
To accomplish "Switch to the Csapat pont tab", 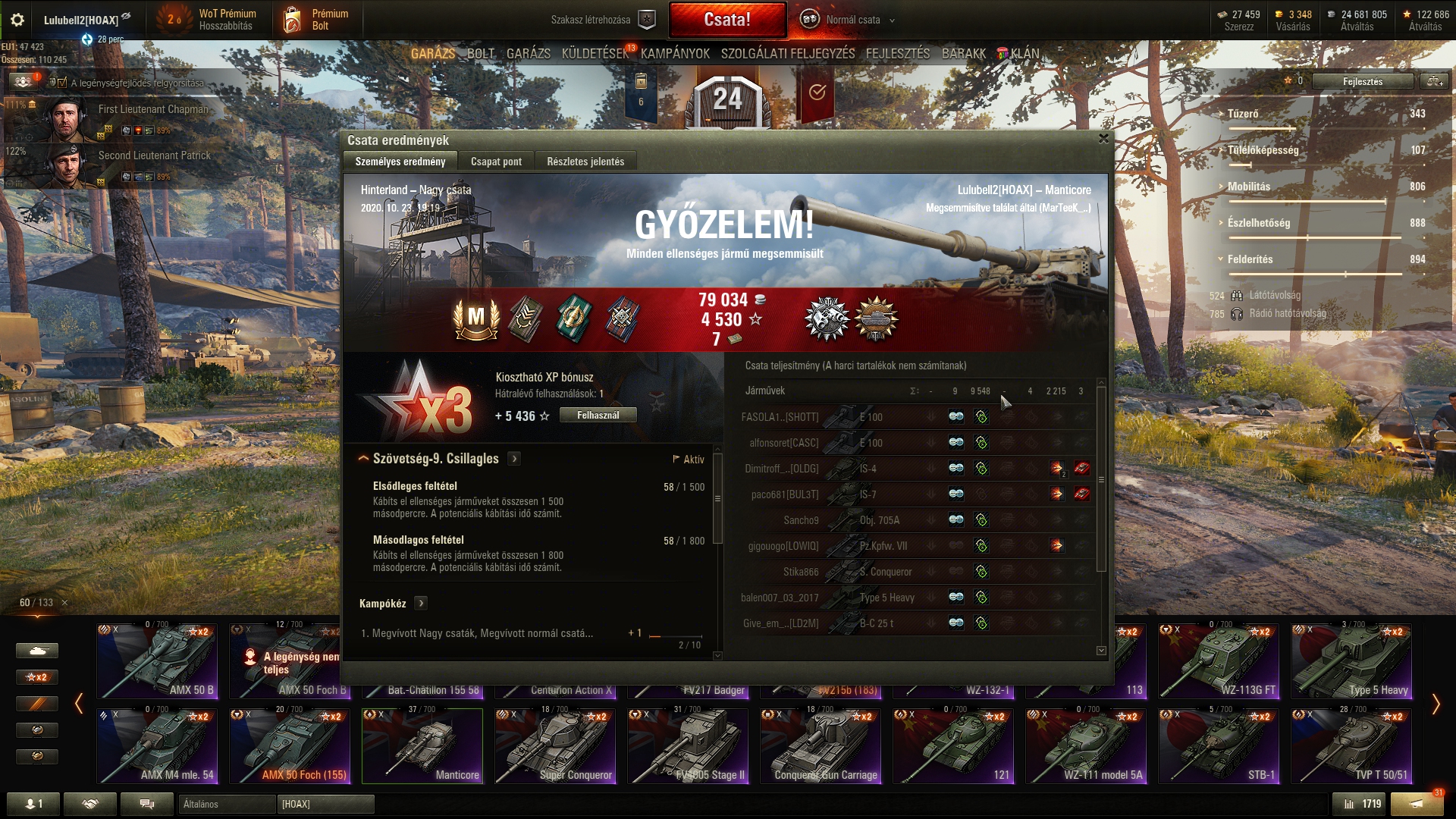I will coord(496,162).
